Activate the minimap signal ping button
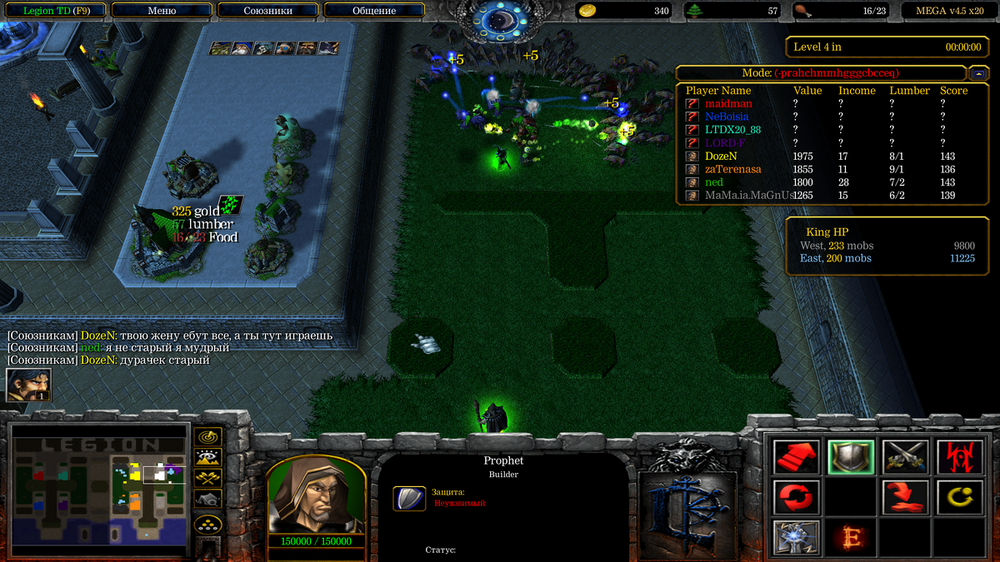This screenshot has width=1000, height=562. tap(208, 437)
